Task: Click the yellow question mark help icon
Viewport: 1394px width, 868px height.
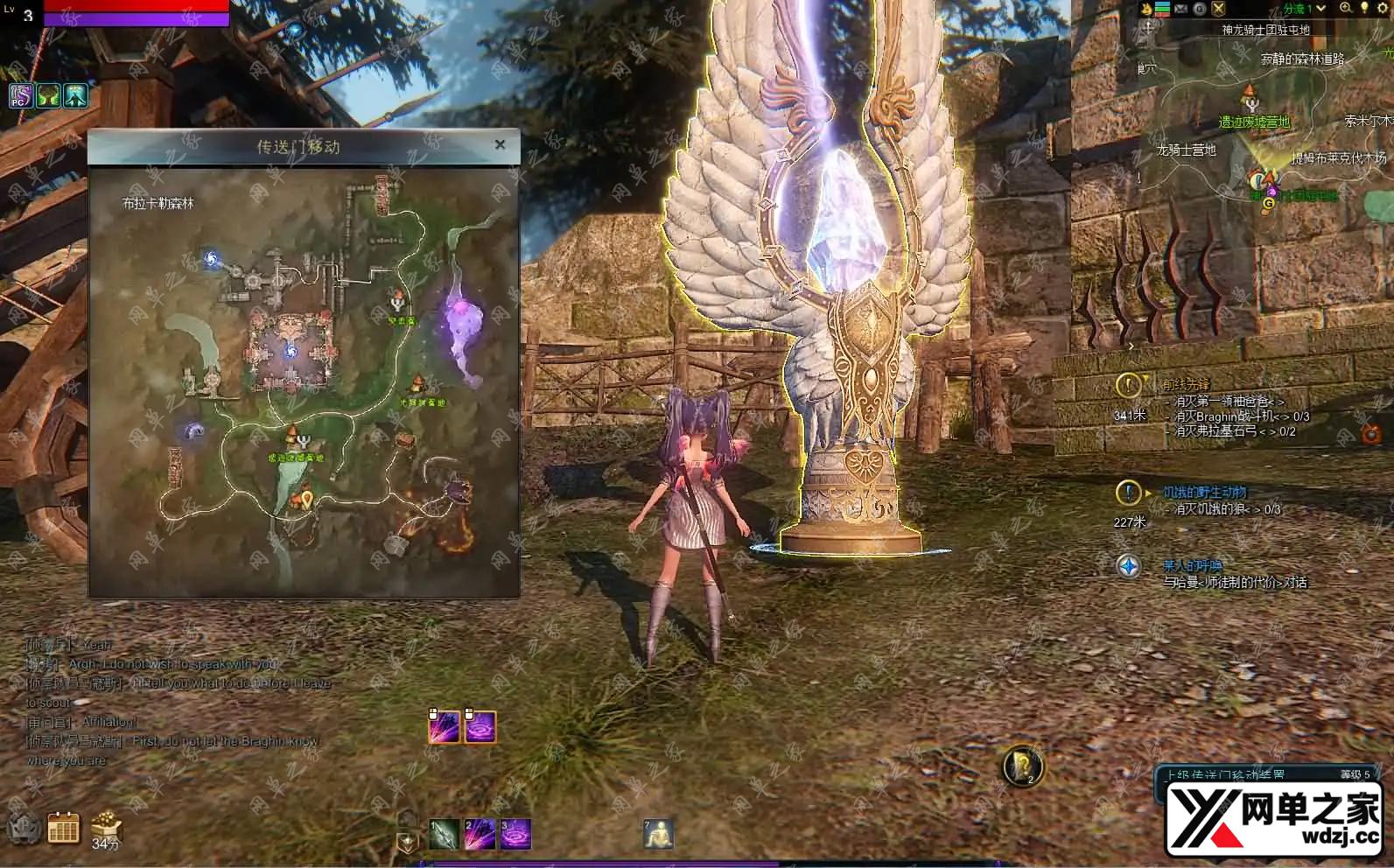Action: [x=1021, y=766]
